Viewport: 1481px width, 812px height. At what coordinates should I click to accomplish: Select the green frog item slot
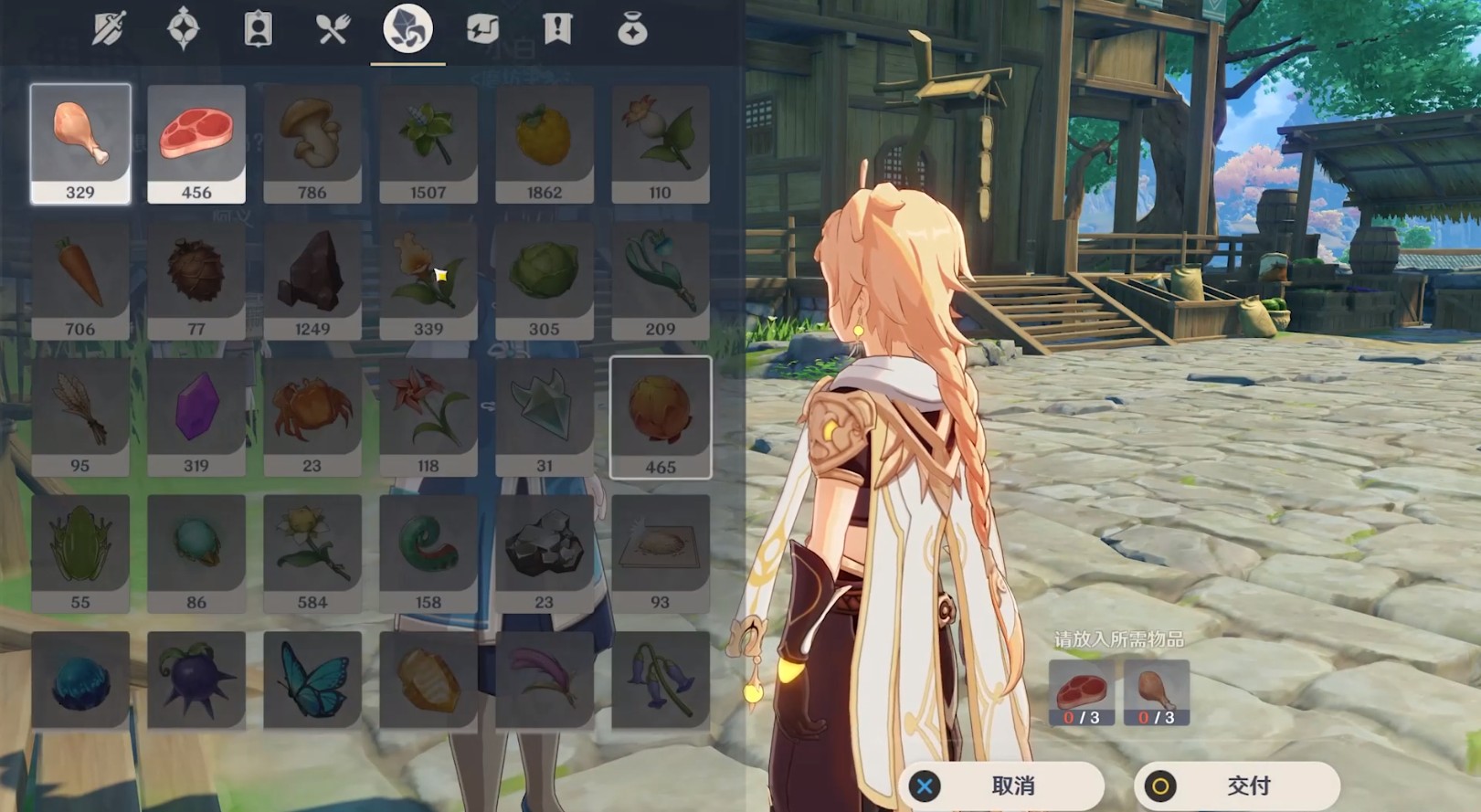tap(80, 554)
